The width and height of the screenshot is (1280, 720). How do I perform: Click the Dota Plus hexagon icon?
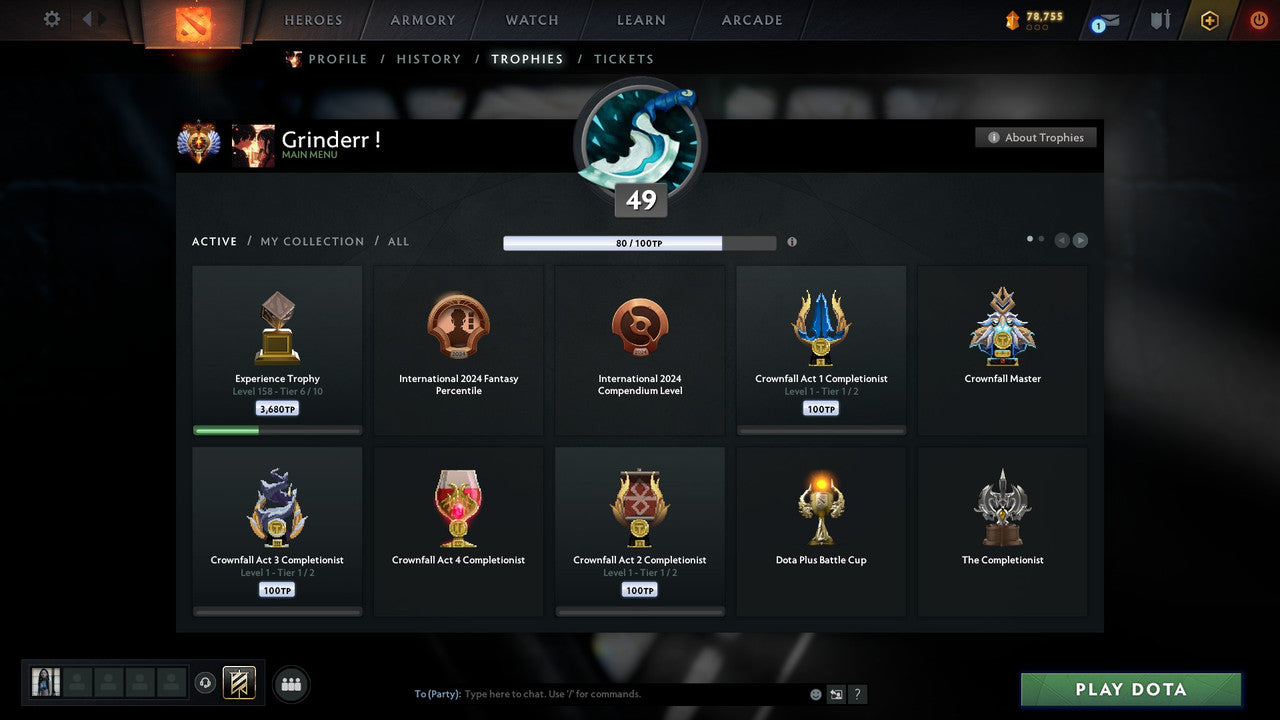click(x=1209, y=20)
